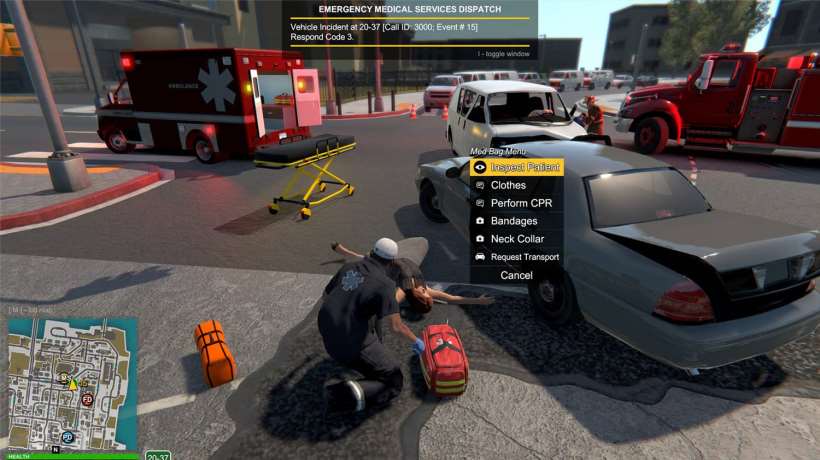Choose Bandages from the med bag
This screenshot has height=460, width=820.
coord(513,221)
